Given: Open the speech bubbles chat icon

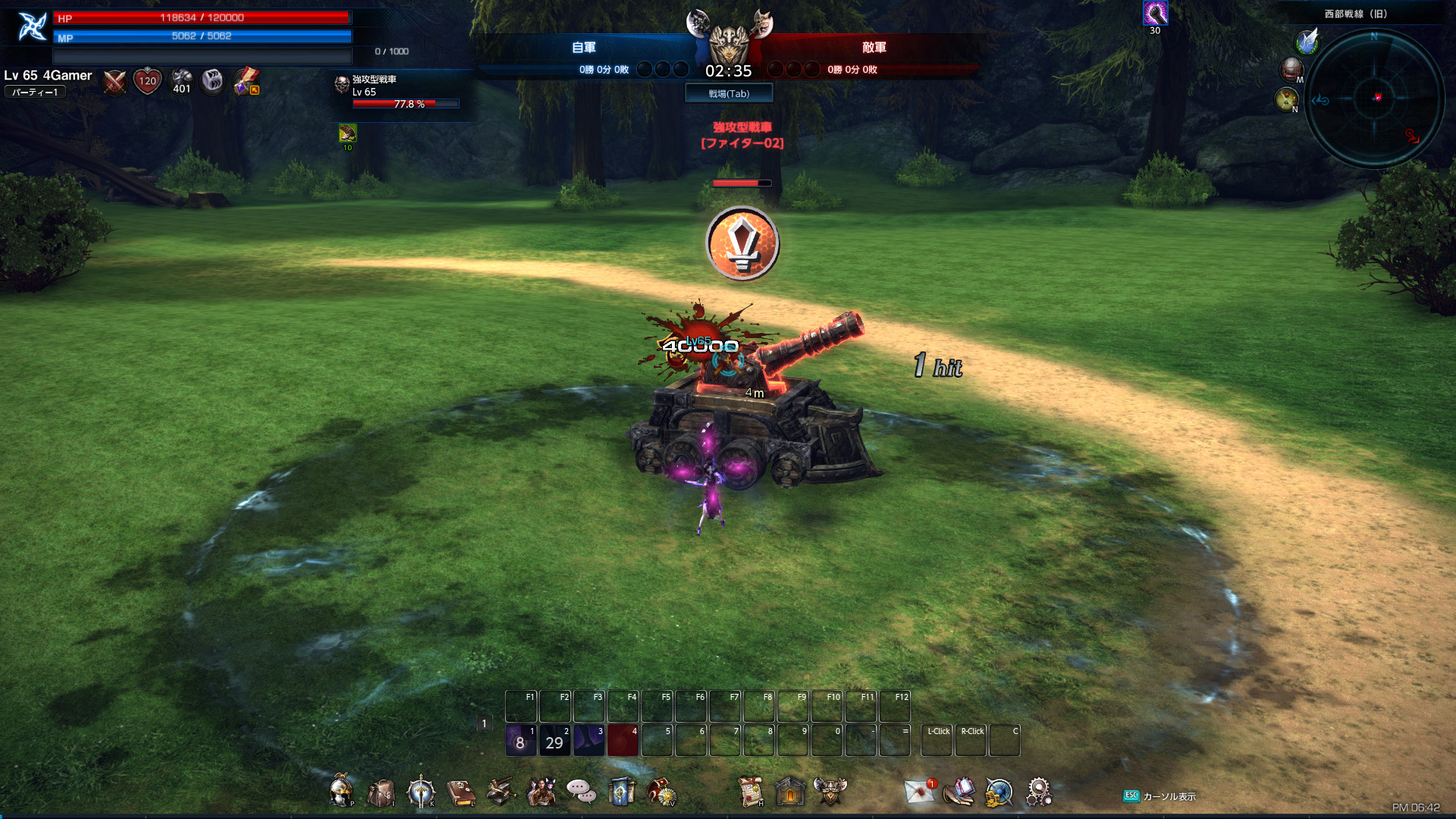Looking at the screenshot, I should point(581,792).
